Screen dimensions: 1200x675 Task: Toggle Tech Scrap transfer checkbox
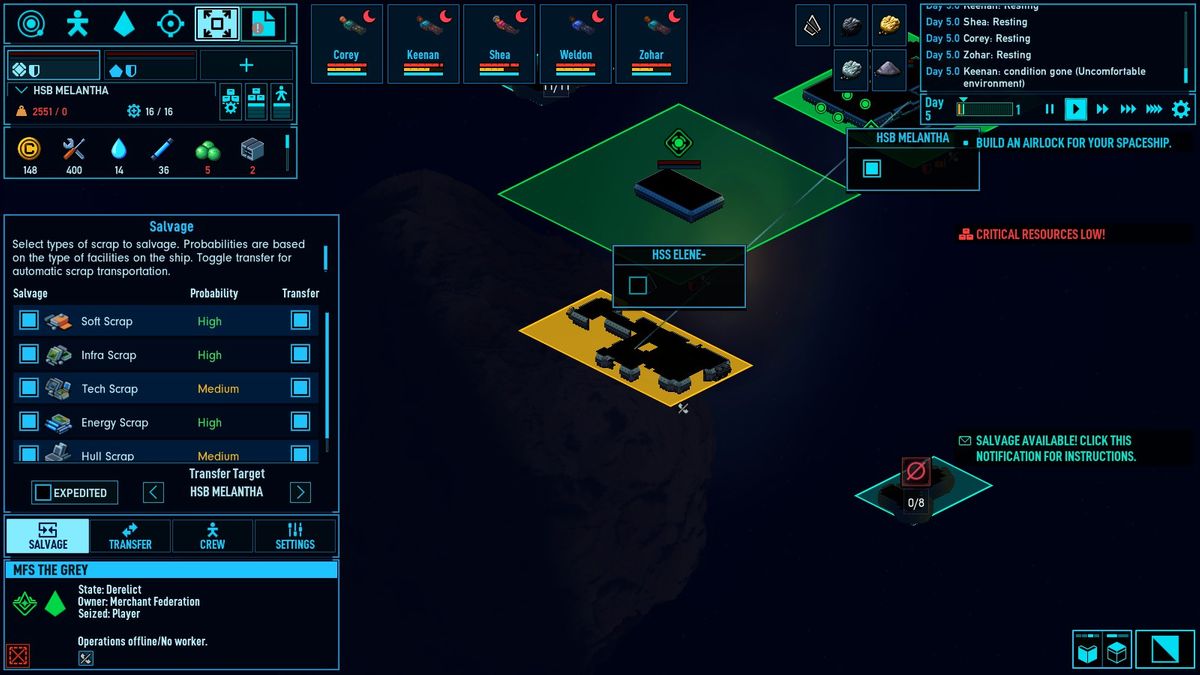click(300, 388)
